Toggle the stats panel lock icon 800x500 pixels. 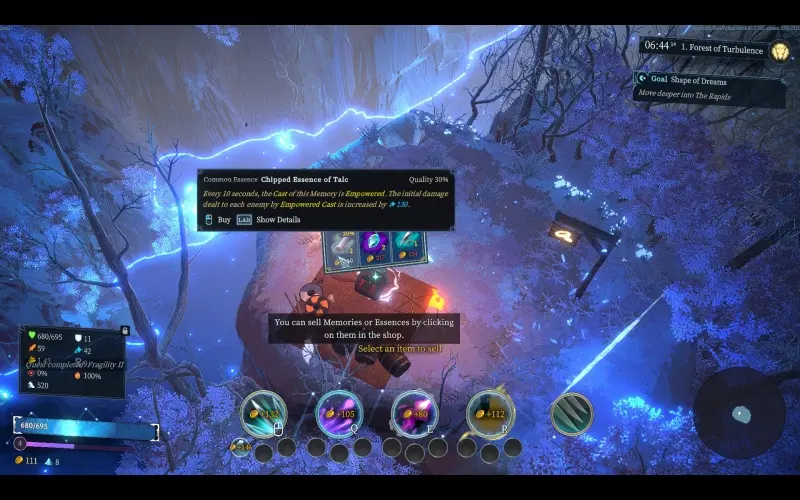[x=124, y=330]
